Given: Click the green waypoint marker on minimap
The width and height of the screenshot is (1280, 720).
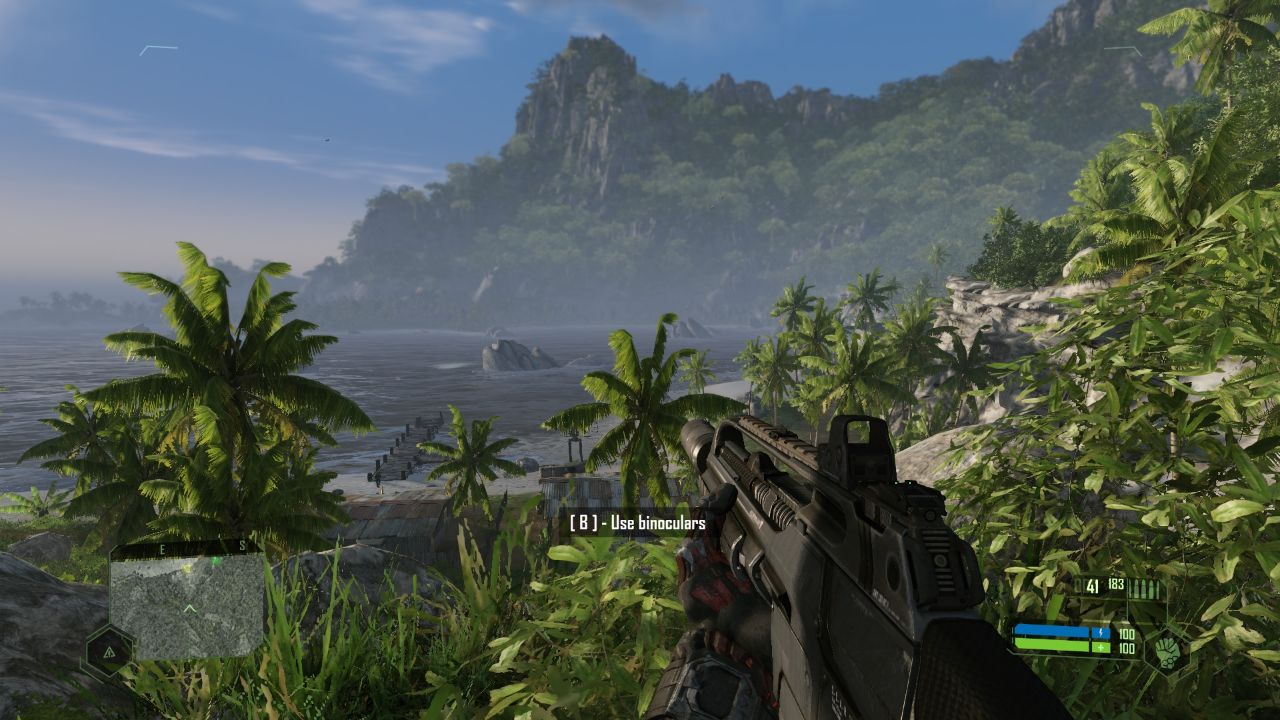Looking at the screenshot, I should (x=215, y=560).
